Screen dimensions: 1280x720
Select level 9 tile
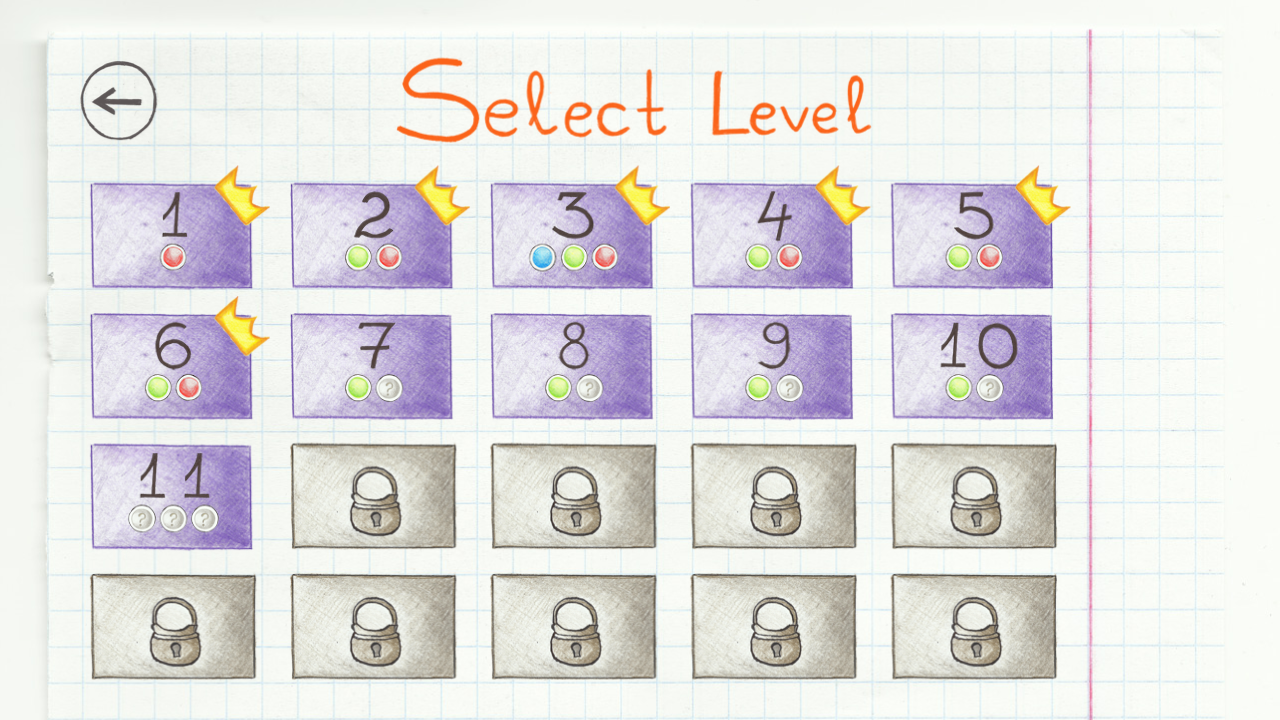(x=771, y=365)
